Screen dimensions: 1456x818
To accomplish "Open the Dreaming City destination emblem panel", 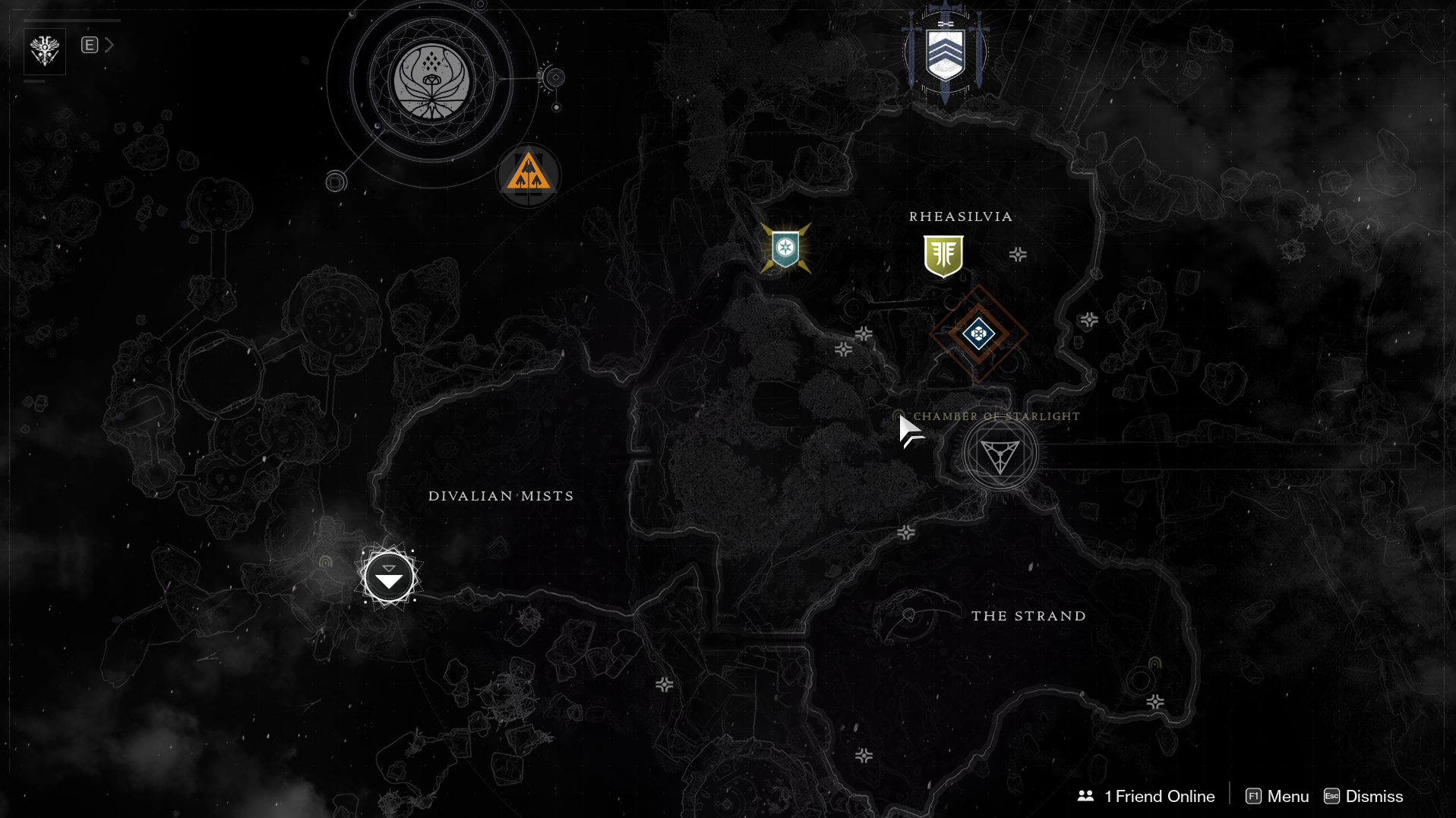I will tap(45, 51).
